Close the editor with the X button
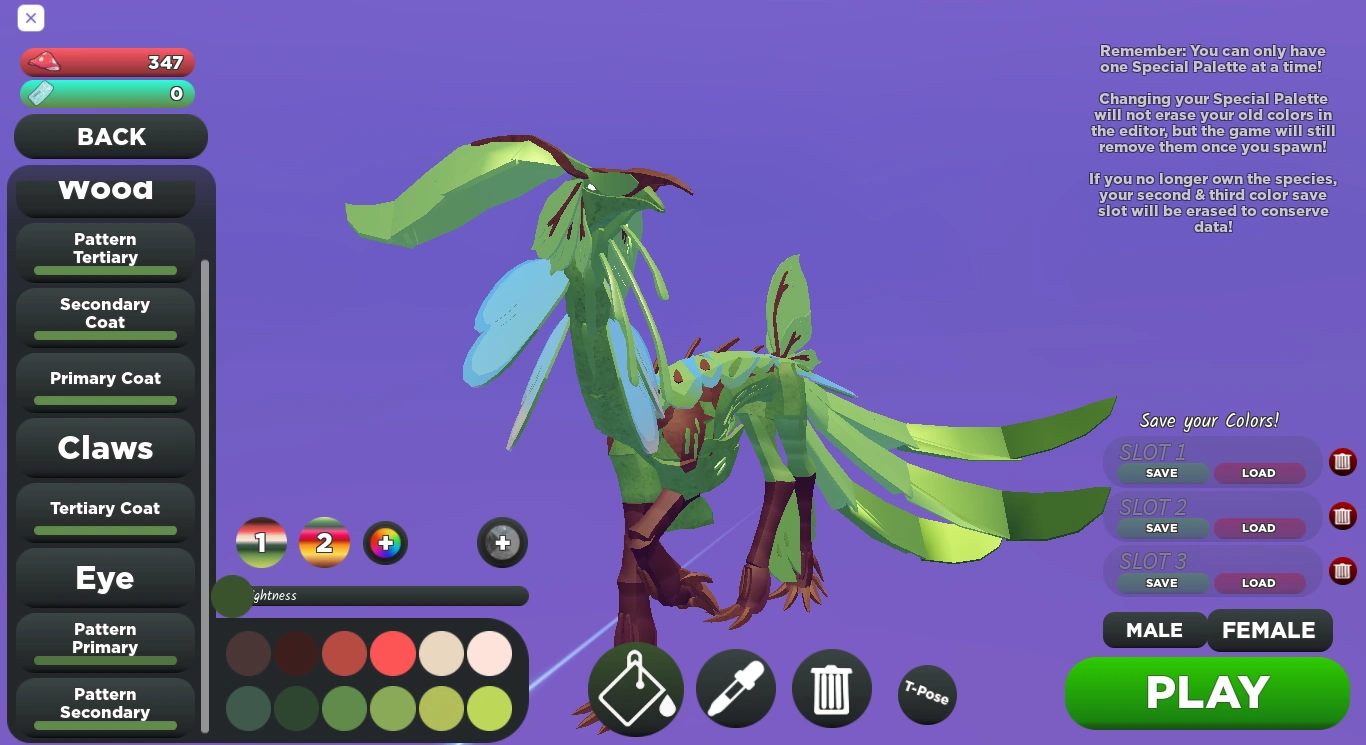This screenshot has width=1366, height=745. click(x=30, y=18)
